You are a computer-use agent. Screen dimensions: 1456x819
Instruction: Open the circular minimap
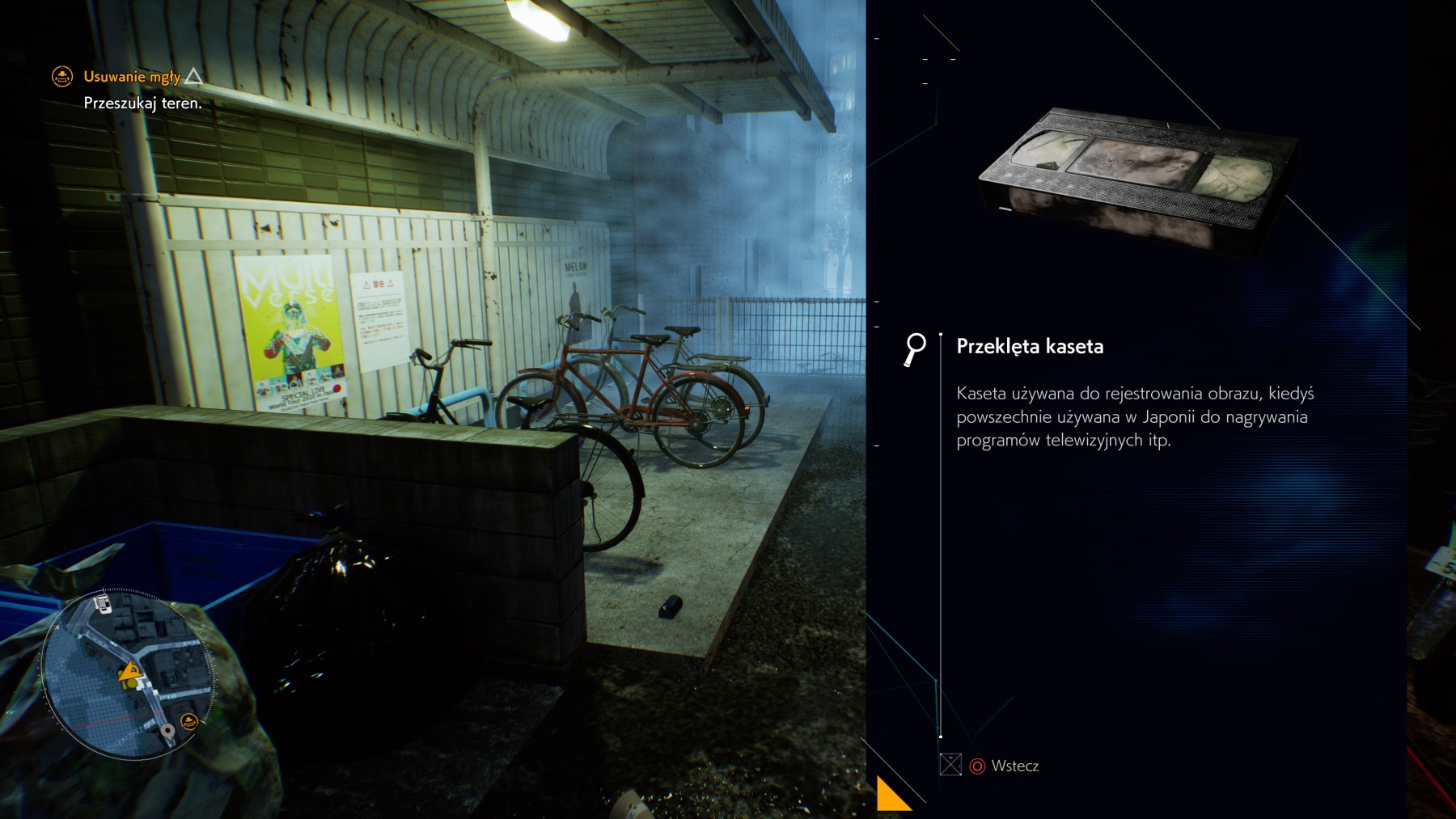(128, 674)
